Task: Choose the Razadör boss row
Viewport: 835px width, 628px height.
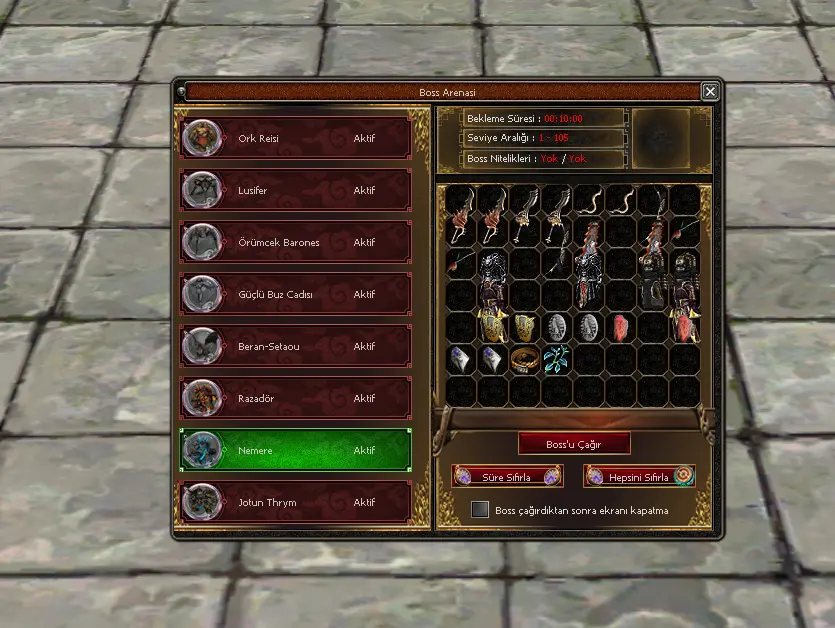Action: (296, 398)
